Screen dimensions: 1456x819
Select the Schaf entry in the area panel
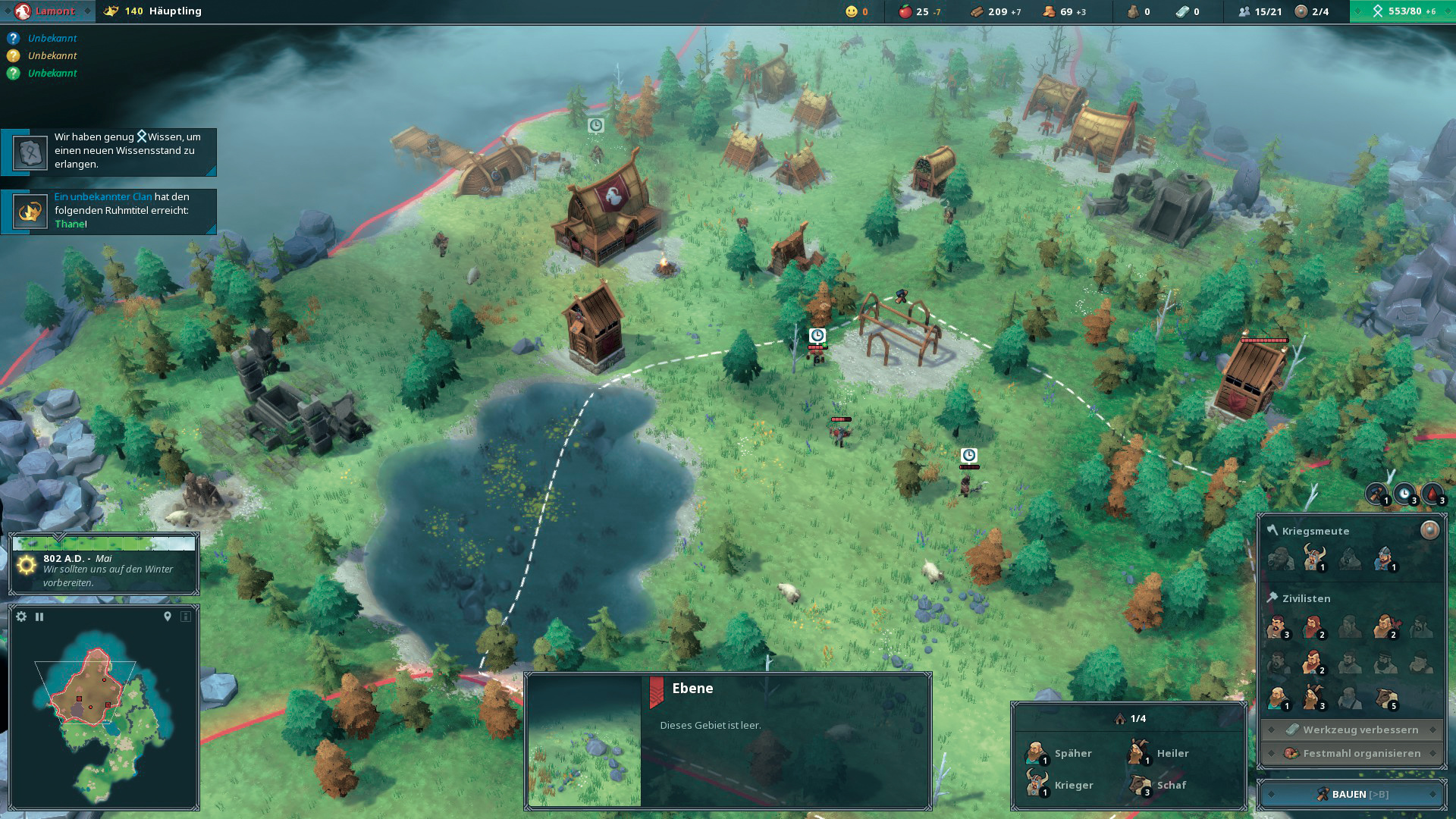pos(1158,785)
